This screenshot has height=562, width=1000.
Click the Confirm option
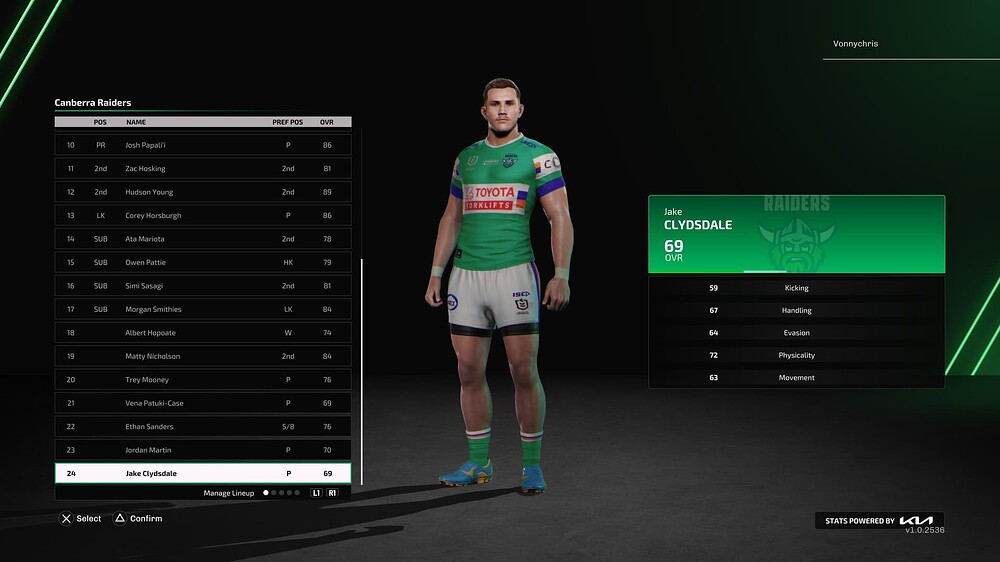pyautogui.click(x=138, y=519)
